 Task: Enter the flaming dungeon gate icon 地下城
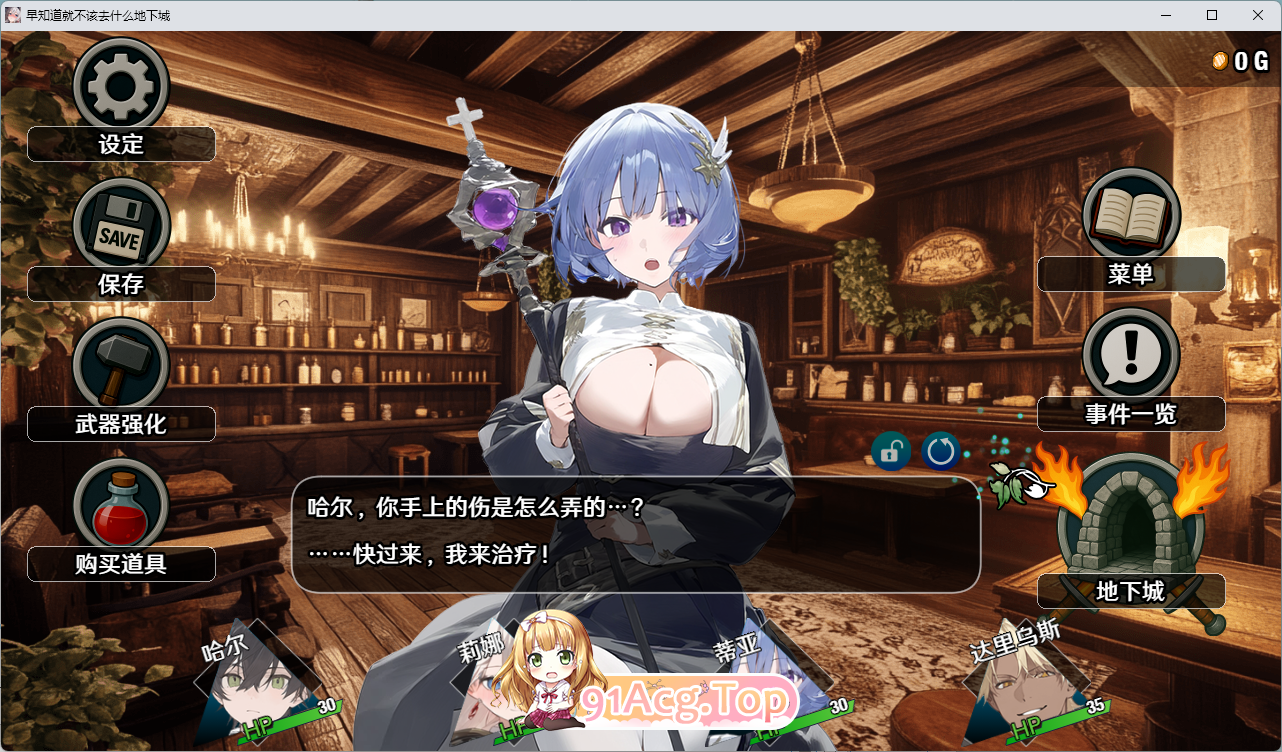click(x=1130, y=525)
